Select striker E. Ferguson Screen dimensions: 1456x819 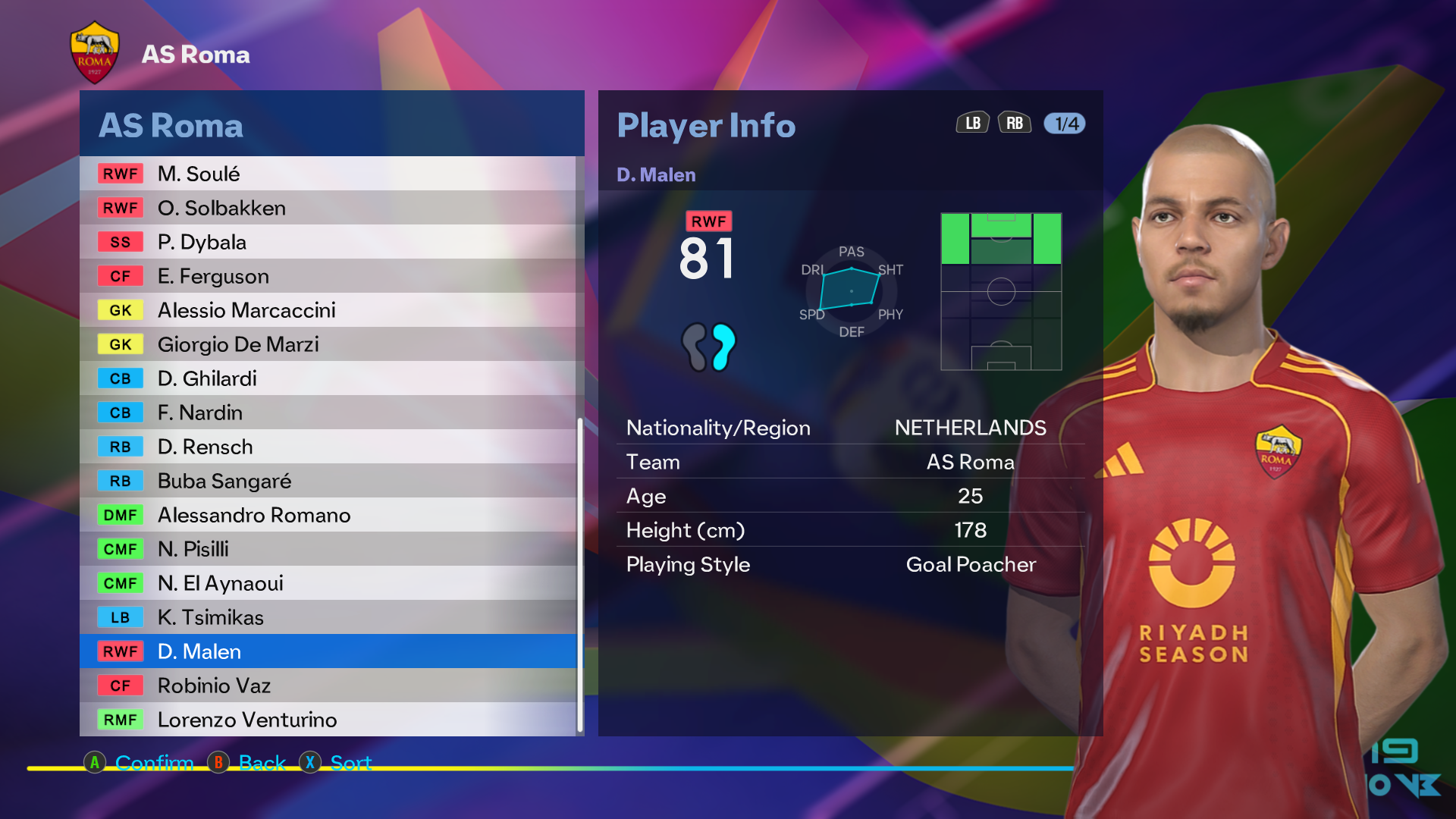pos(328,276)
